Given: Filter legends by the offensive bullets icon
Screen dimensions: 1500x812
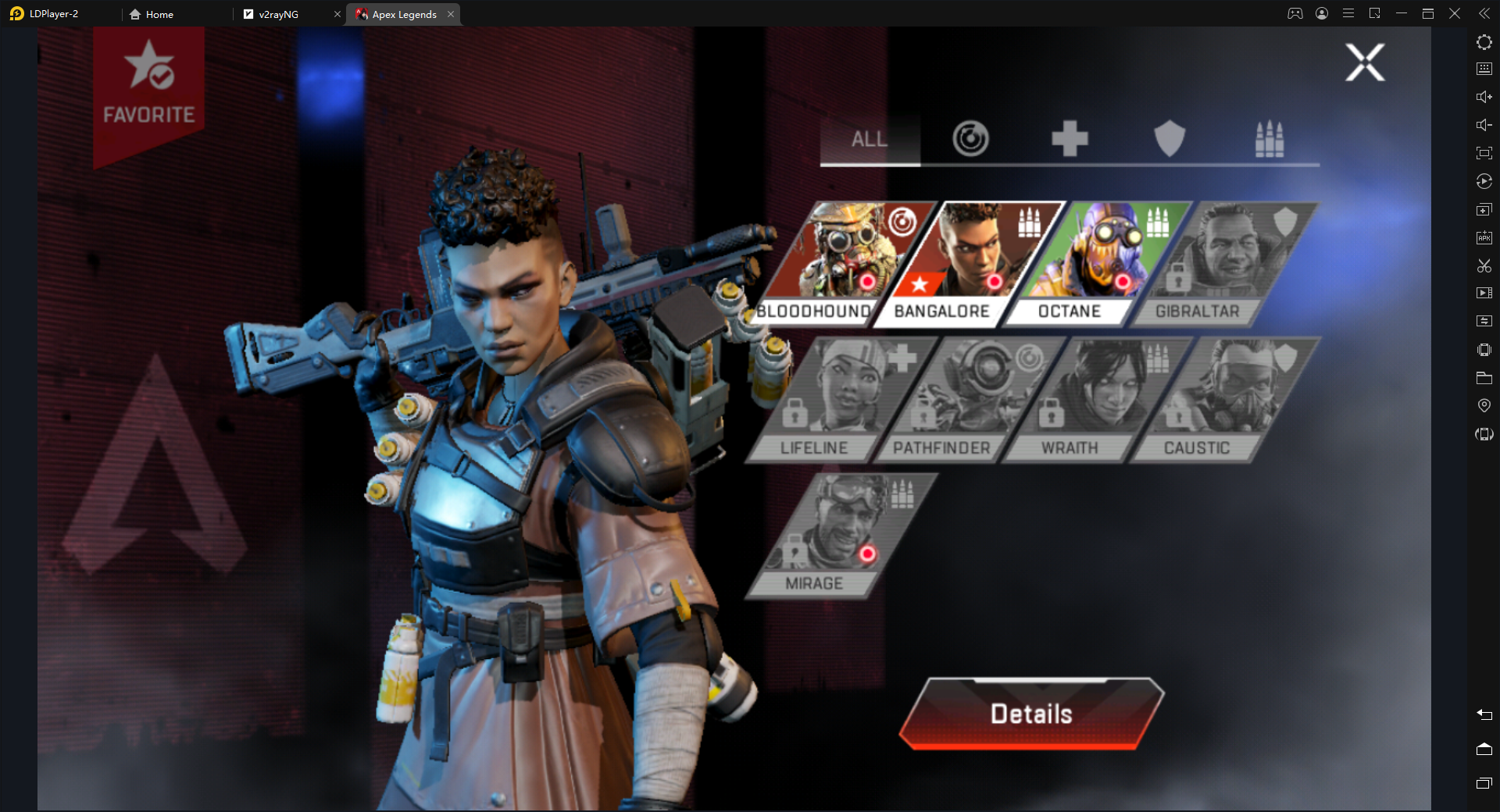Looking at the screenshot, I should [x=1269, y=140].
